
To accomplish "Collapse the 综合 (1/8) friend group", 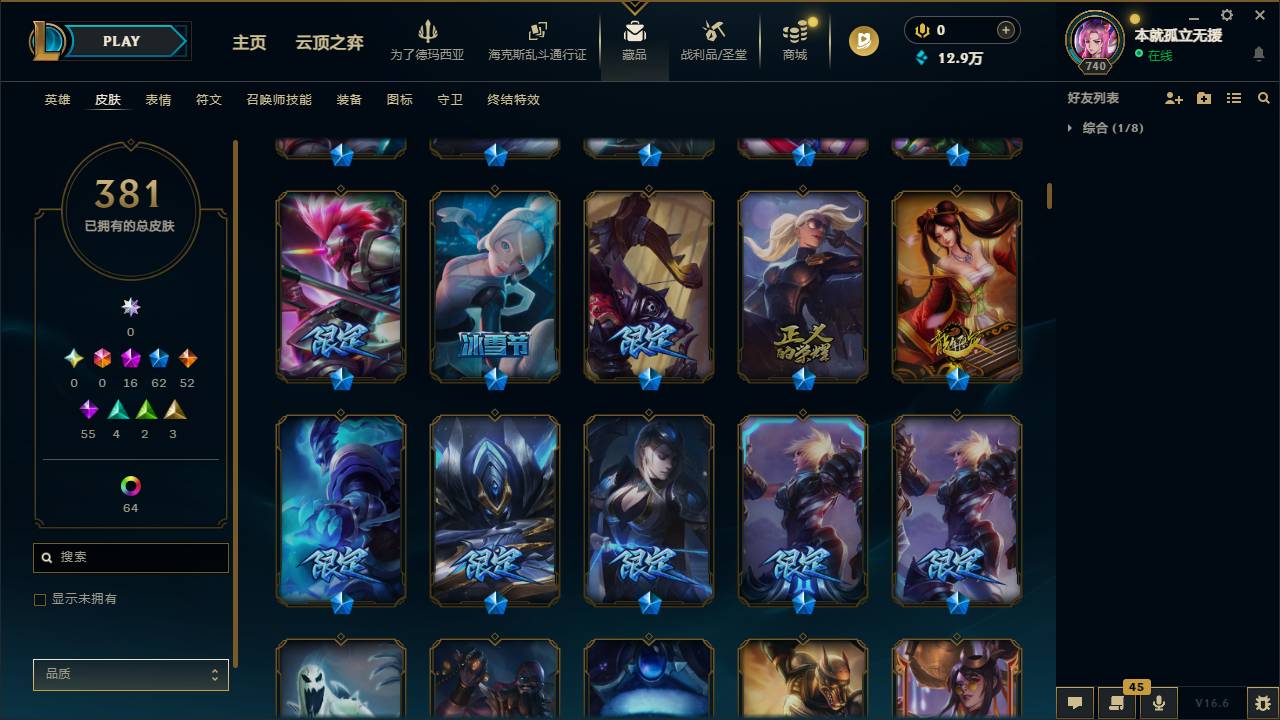I will point(1069,128).
